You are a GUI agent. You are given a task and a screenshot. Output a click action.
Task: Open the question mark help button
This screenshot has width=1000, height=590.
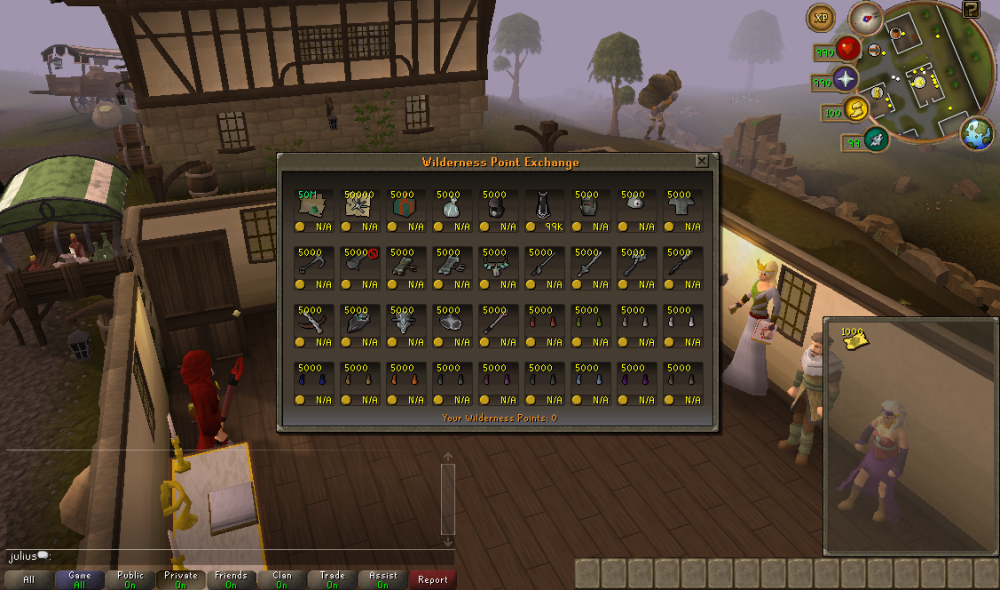(971, 10)
